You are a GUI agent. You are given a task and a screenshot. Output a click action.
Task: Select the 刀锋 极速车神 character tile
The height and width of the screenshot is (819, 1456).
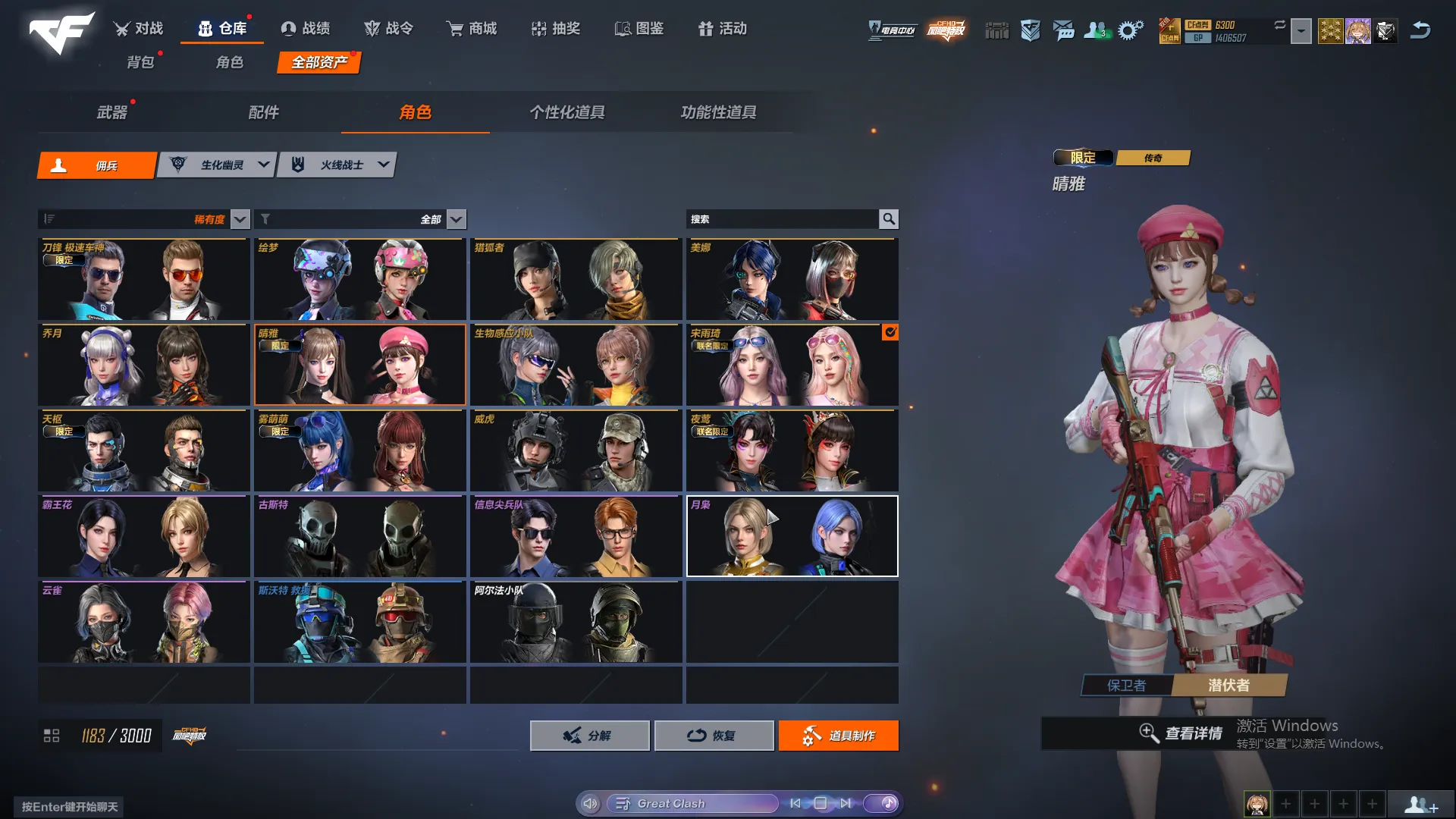[143, 279]
